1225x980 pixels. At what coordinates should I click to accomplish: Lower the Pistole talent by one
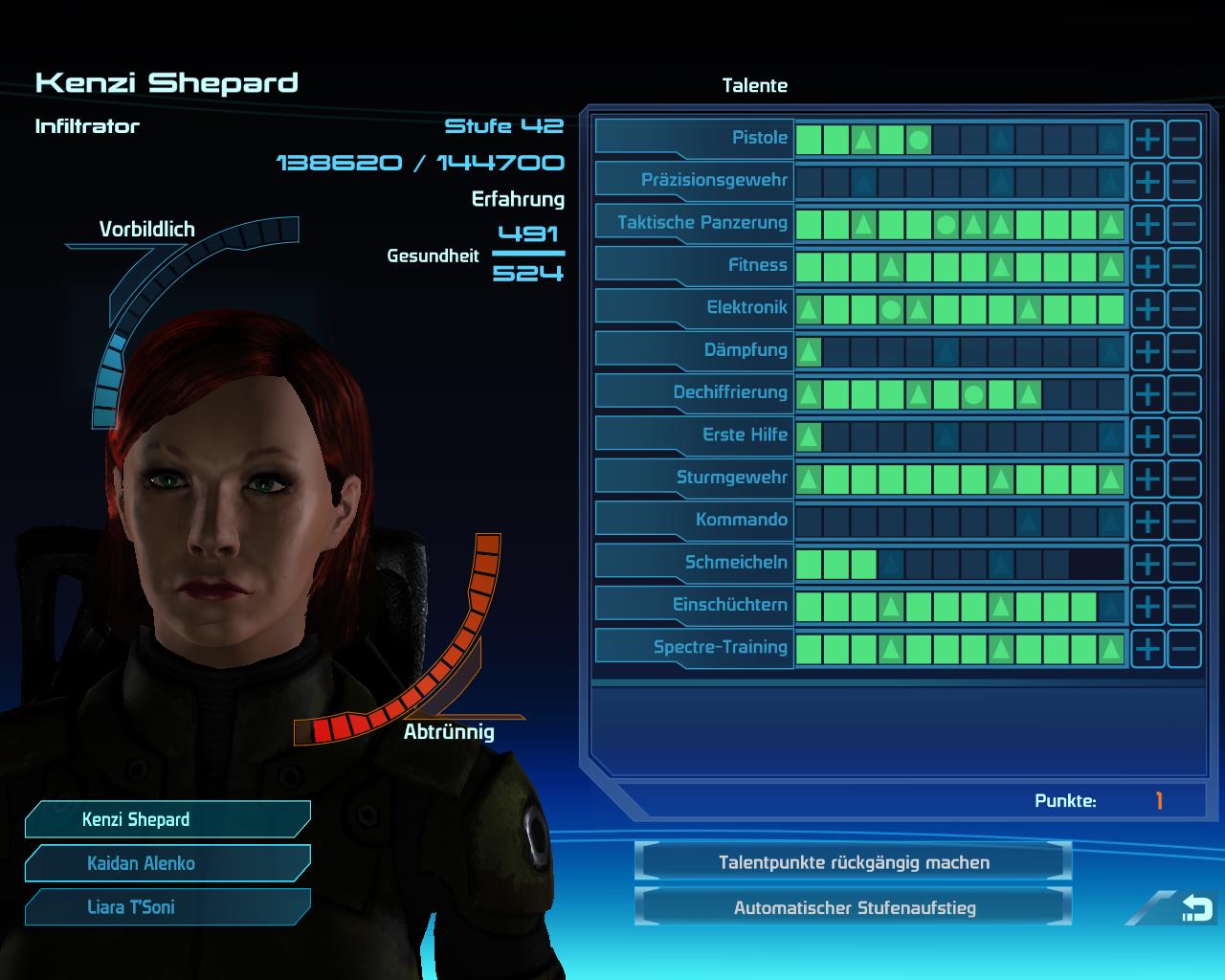point(1184,140)
